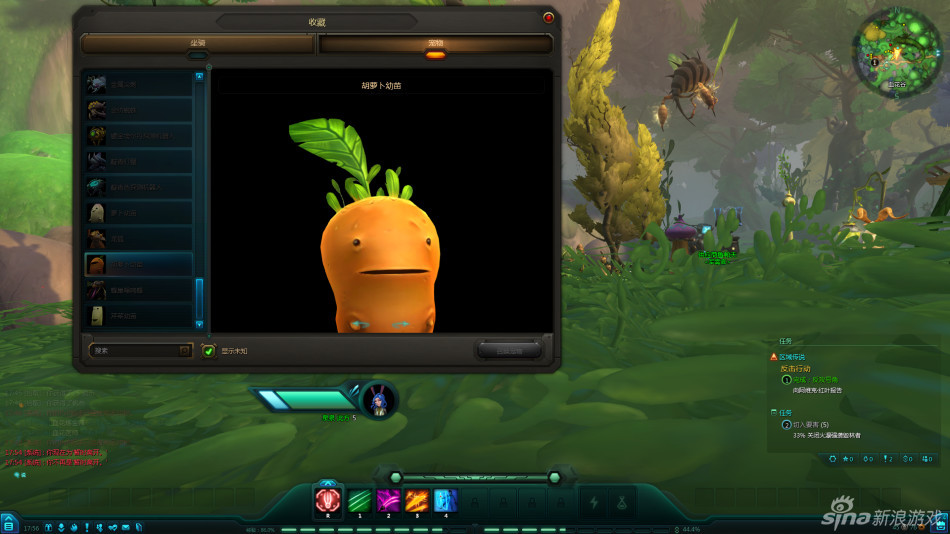Click the pet list scroll-up arrow
This screenshot has width=950, height=534.
coord(199,76)
